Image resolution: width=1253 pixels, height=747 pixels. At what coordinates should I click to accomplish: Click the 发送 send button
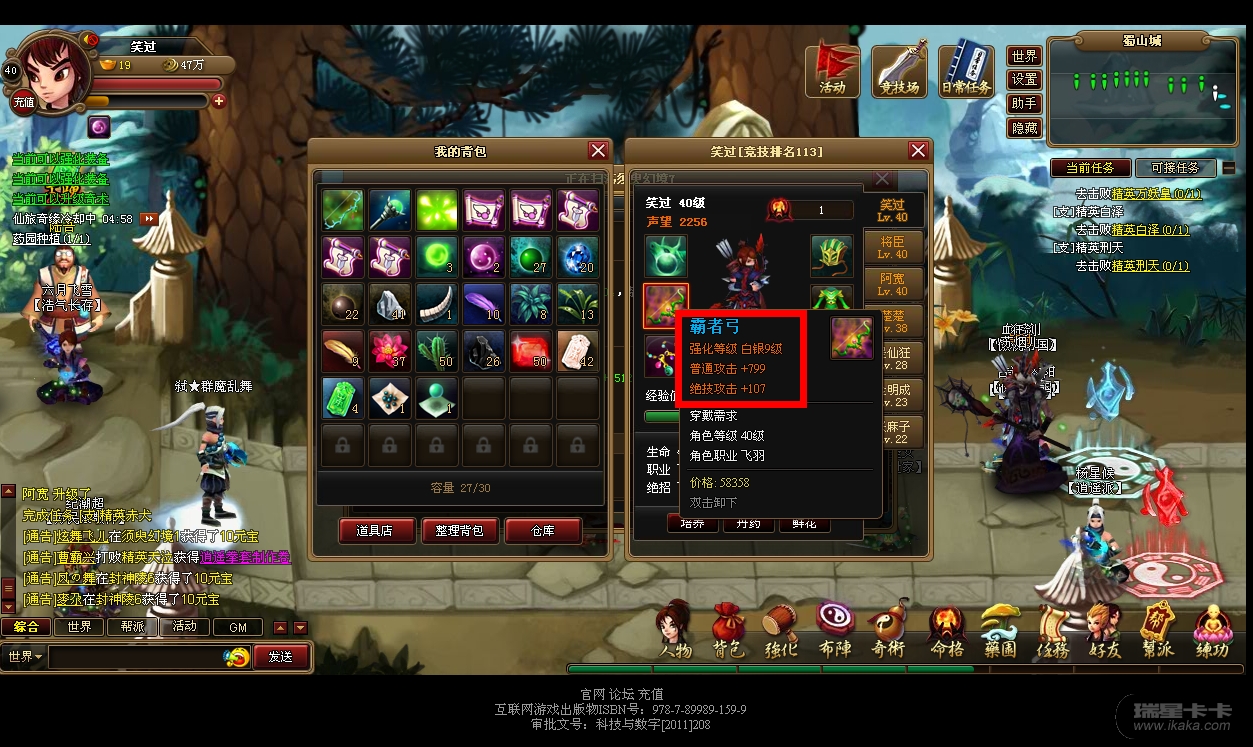(x=281, y=657)
